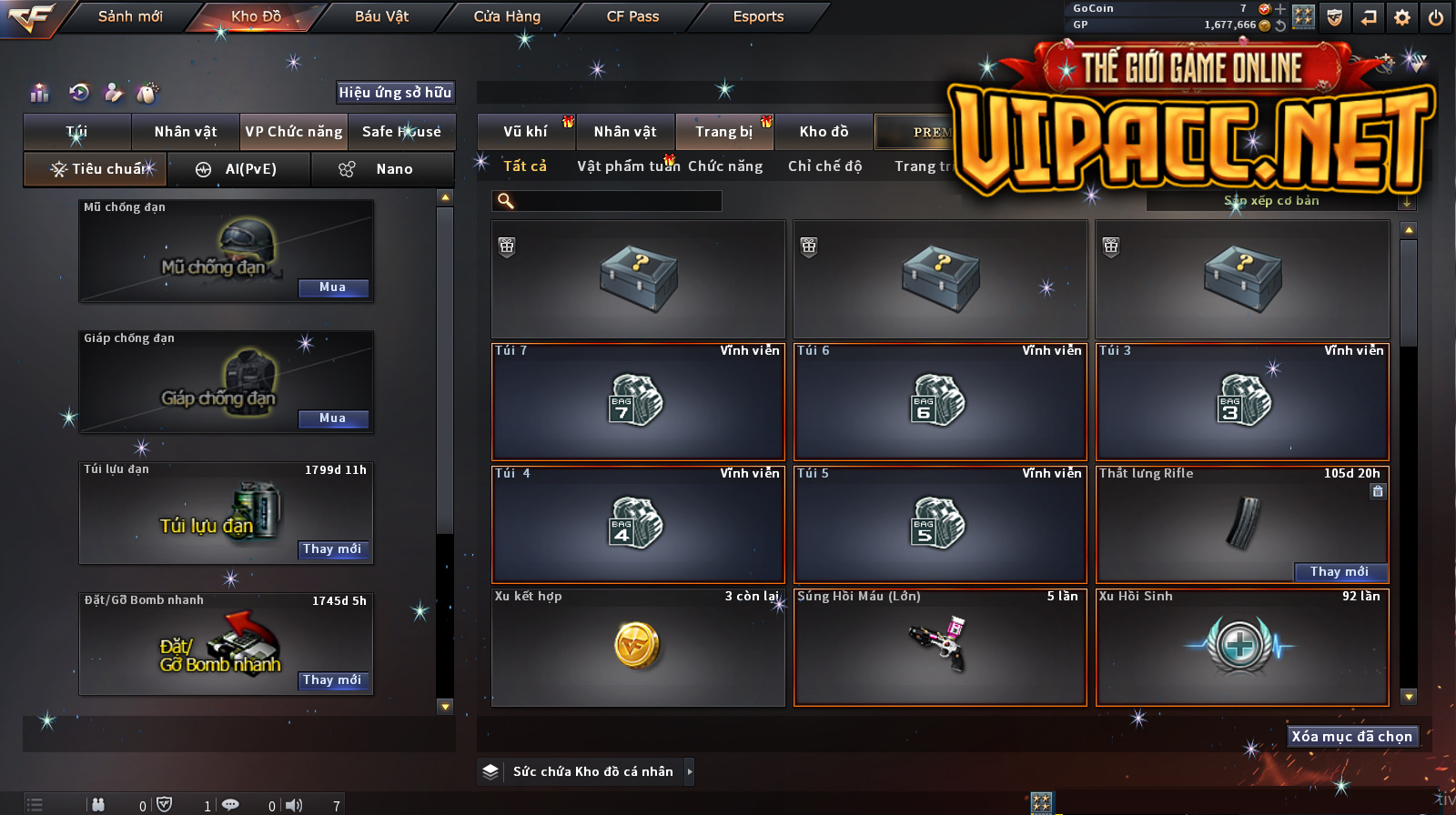Renew the Thắt lưng Rifle belt

(1340, 572)
